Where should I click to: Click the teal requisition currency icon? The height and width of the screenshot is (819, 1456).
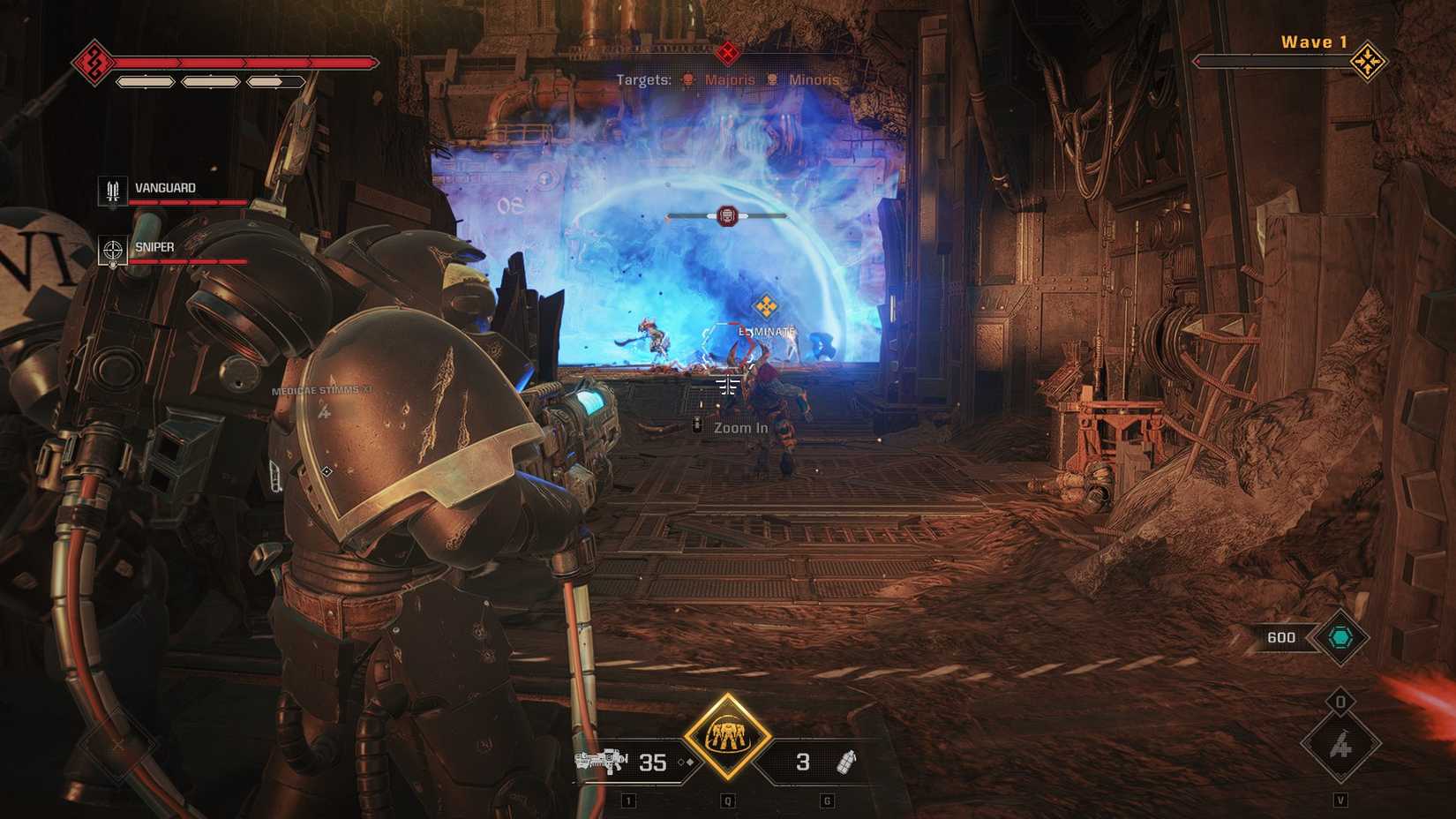pos(1340,637)
